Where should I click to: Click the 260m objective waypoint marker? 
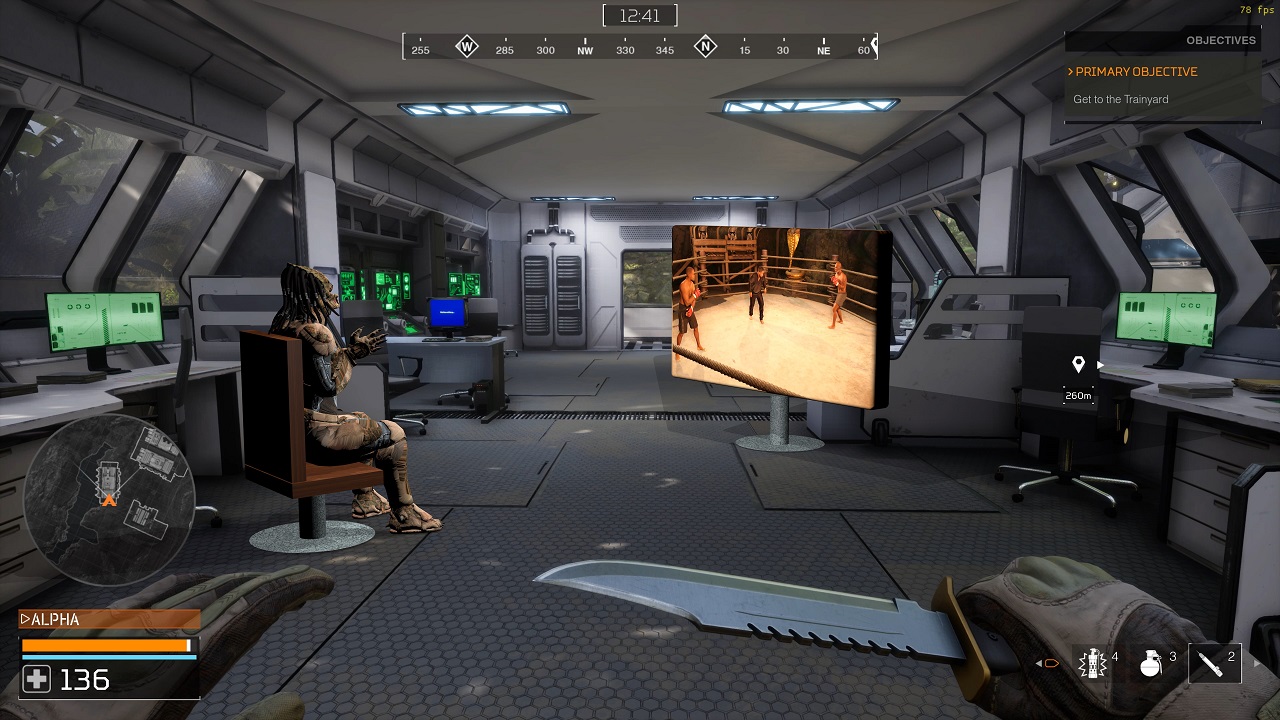[1078, 366]
